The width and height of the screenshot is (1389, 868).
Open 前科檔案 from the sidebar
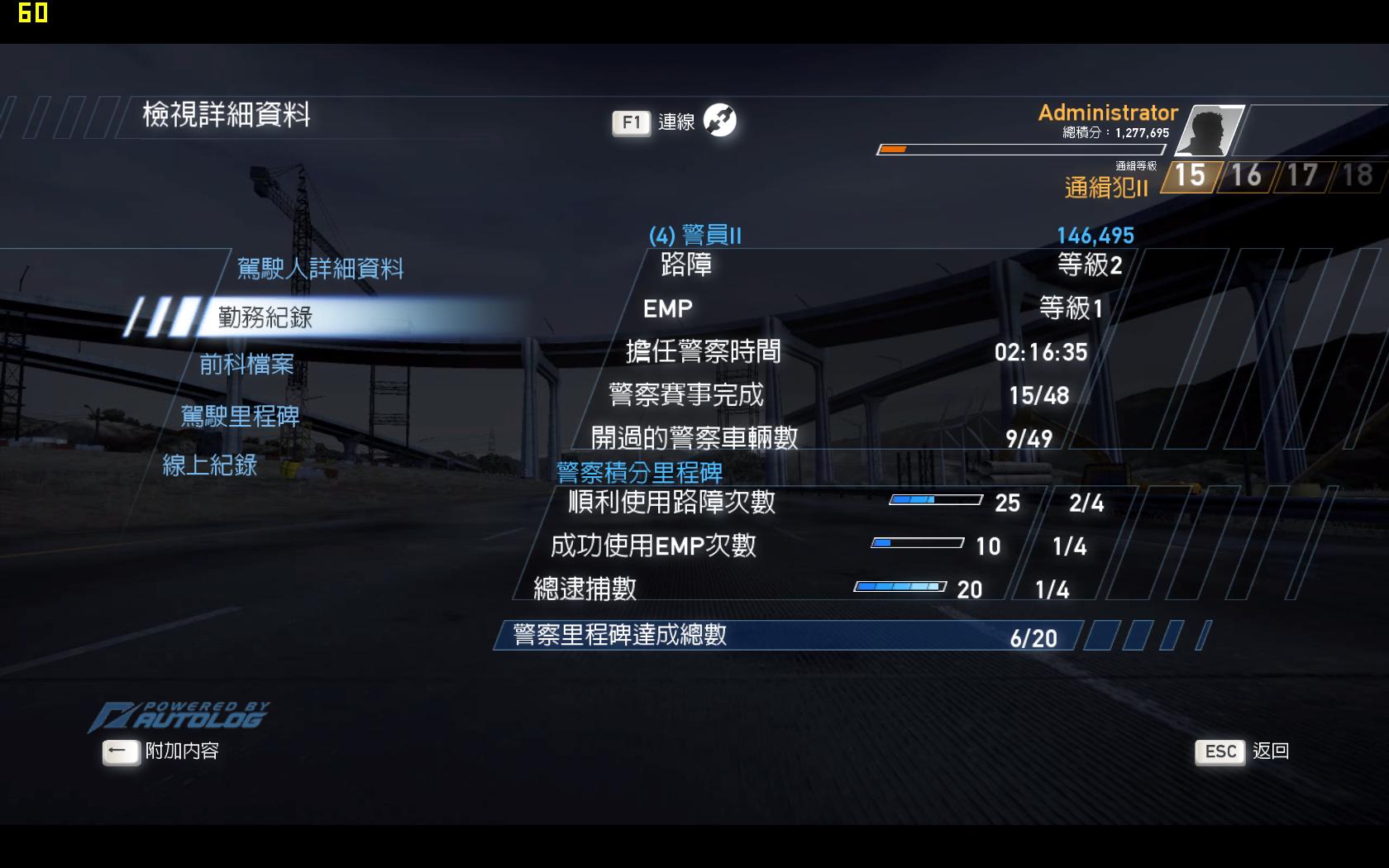[x=246, y=365]
